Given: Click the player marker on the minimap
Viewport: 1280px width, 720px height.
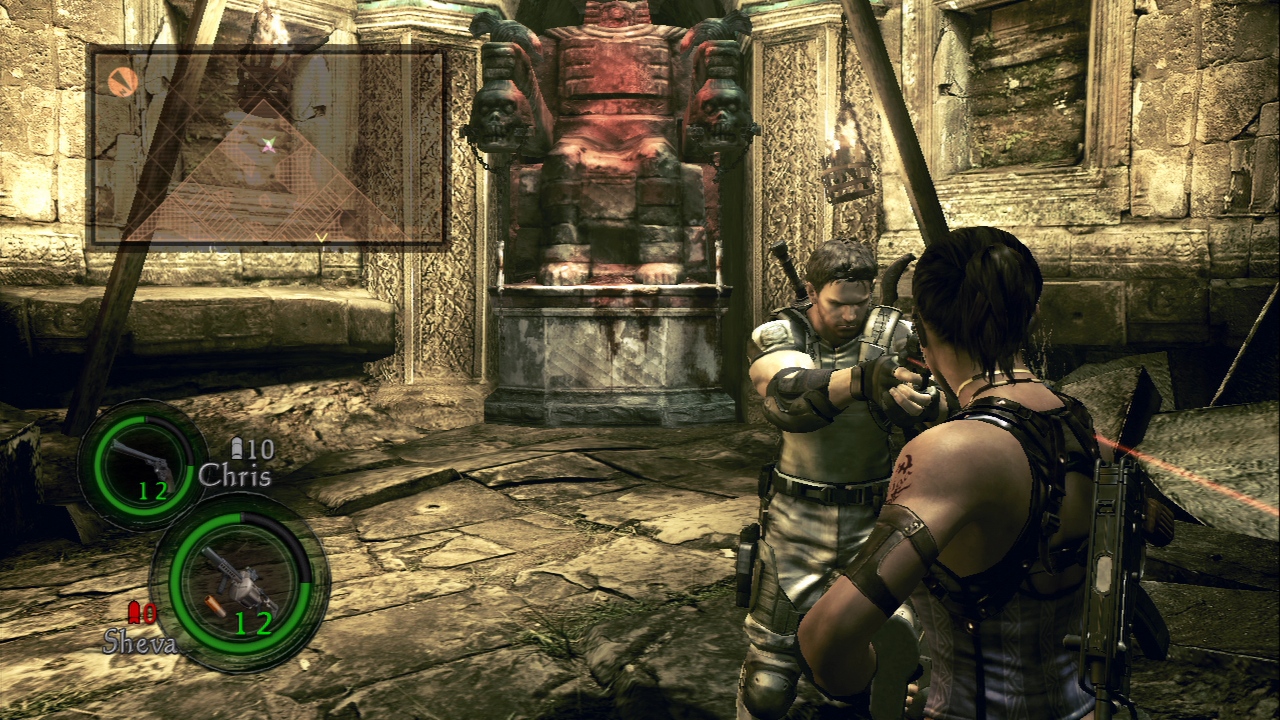Looking at the screenshot, I should 268,146.
